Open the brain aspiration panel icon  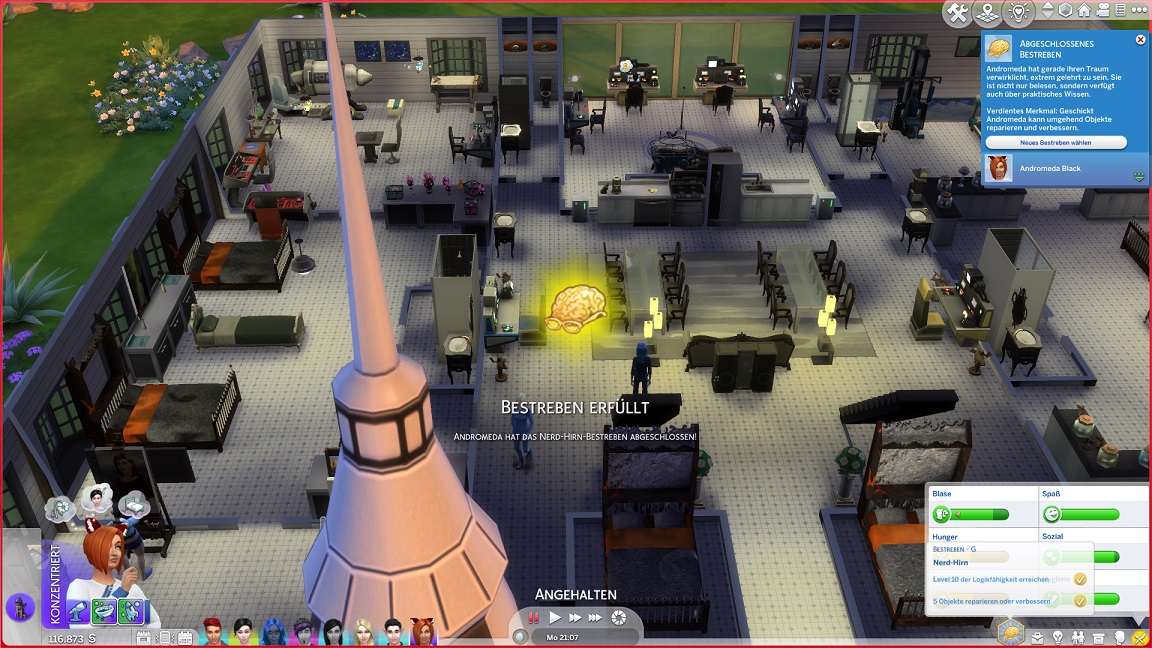click(x=1011, y=633)
